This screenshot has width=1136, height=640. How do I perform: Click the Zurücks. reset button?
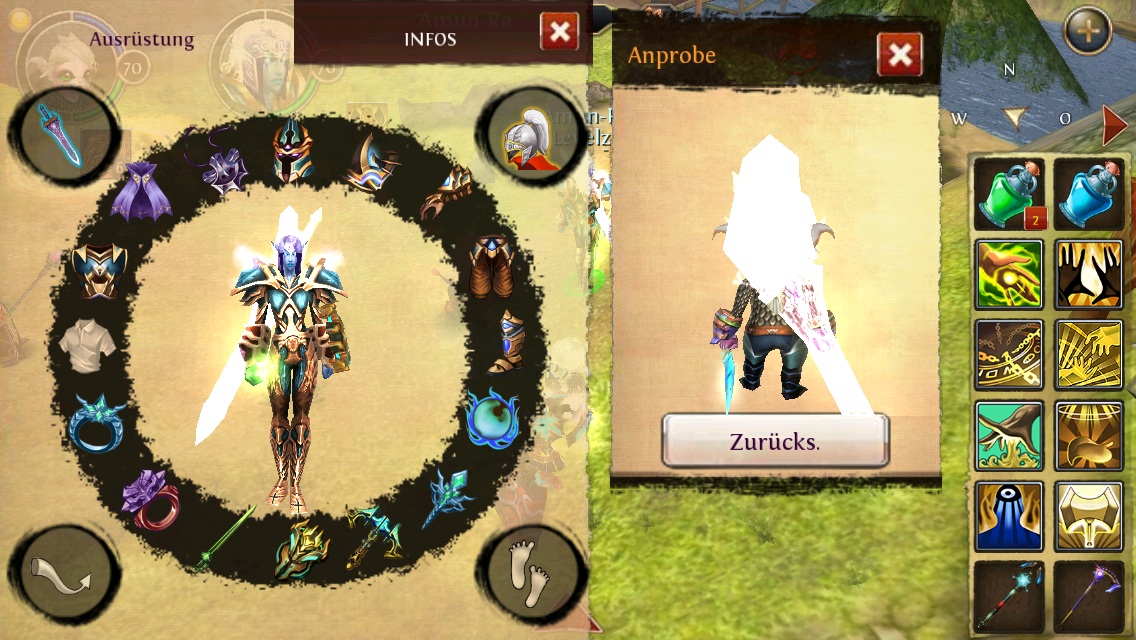775,441
